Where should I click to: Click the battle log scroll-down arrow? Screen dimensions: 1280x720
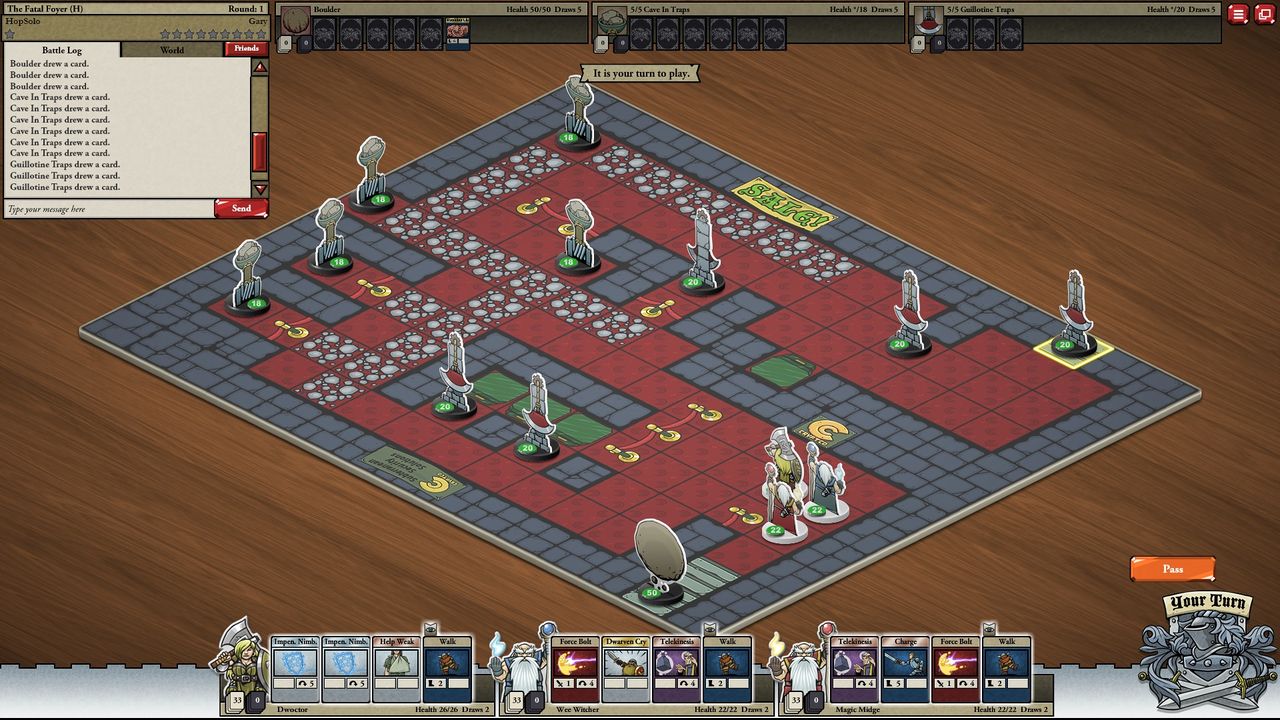(x=260, y=189)
